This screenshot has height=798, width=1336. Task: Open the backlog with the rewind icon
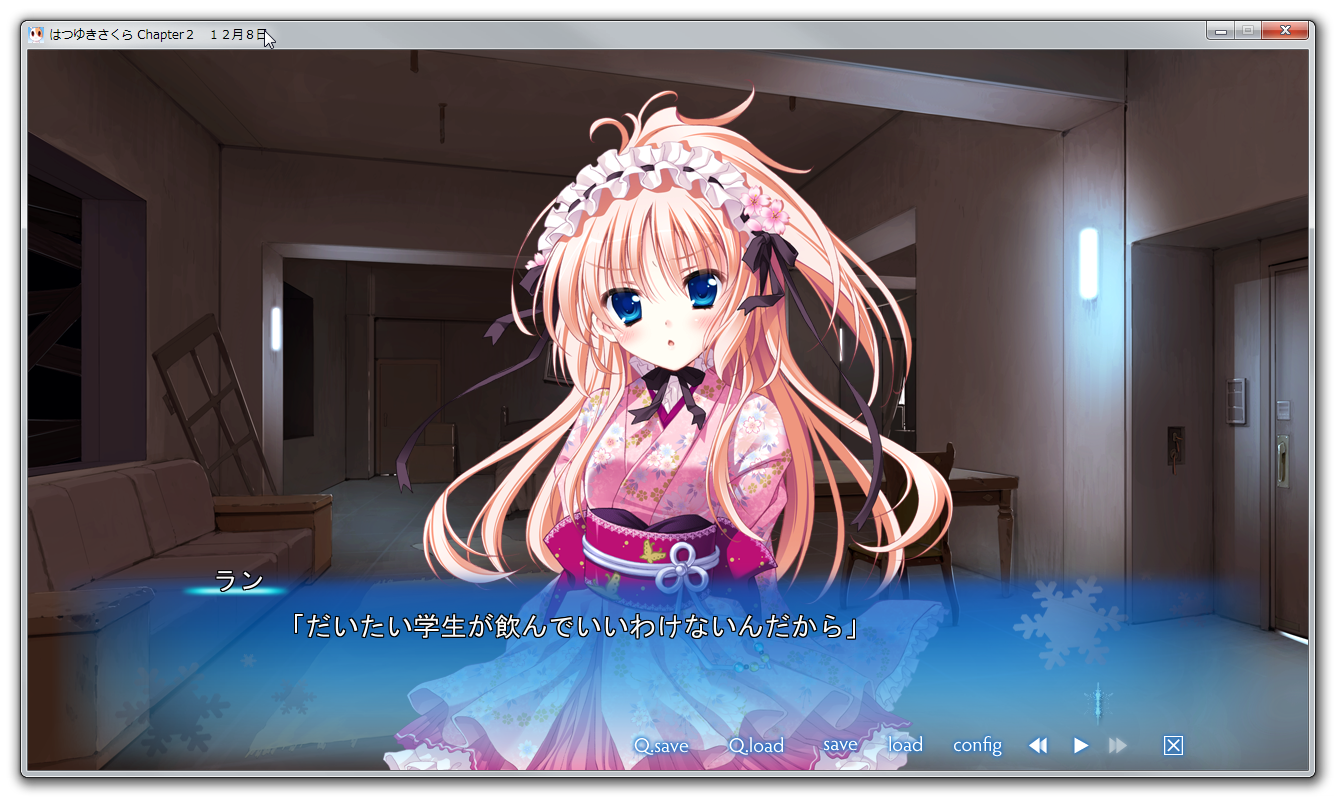[1038, 745]
